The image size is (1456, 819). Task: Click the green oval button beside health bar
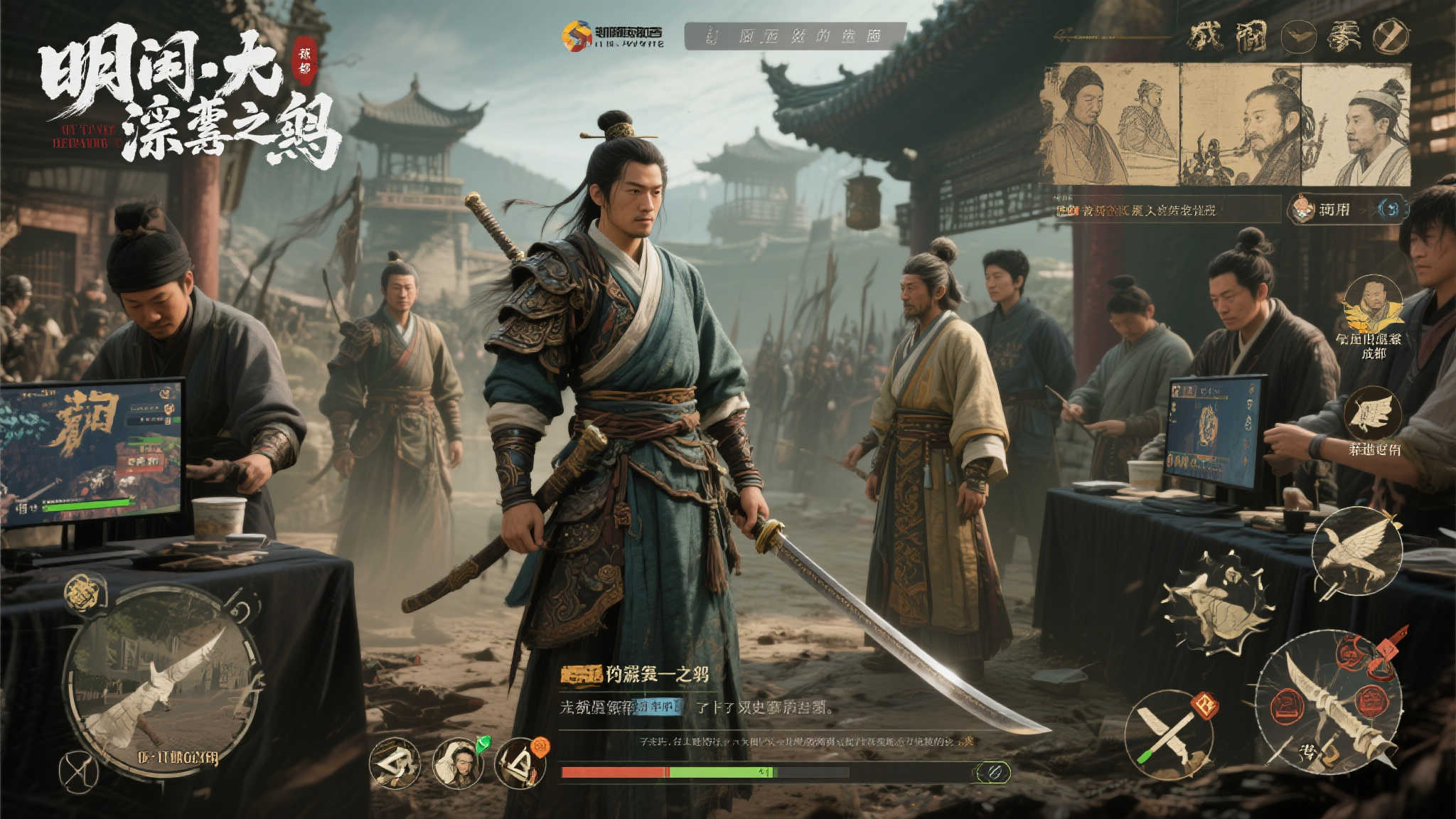click(992, 772)
